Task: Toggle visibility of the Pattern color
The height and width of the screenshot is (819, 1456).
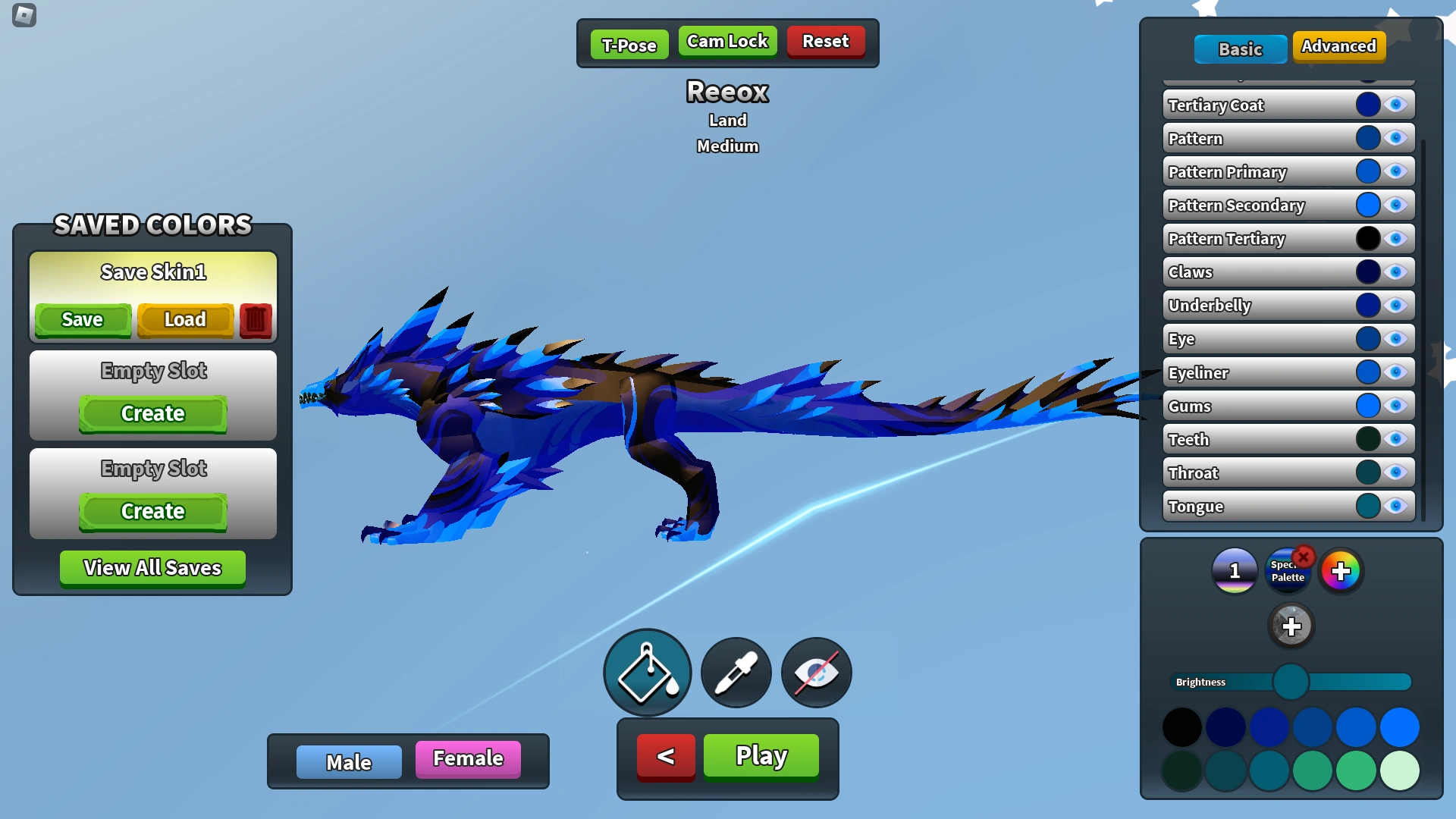Action: tap(1395, 138)
